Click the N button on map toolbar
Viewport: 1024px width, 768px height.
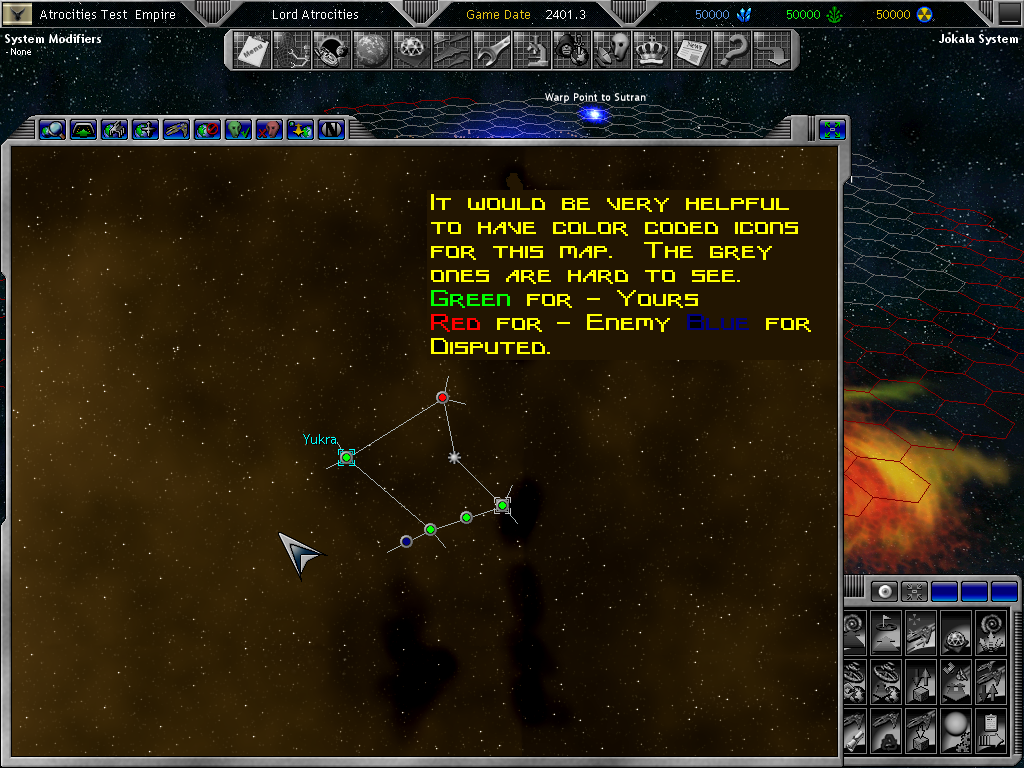click(x=331, y=129)
